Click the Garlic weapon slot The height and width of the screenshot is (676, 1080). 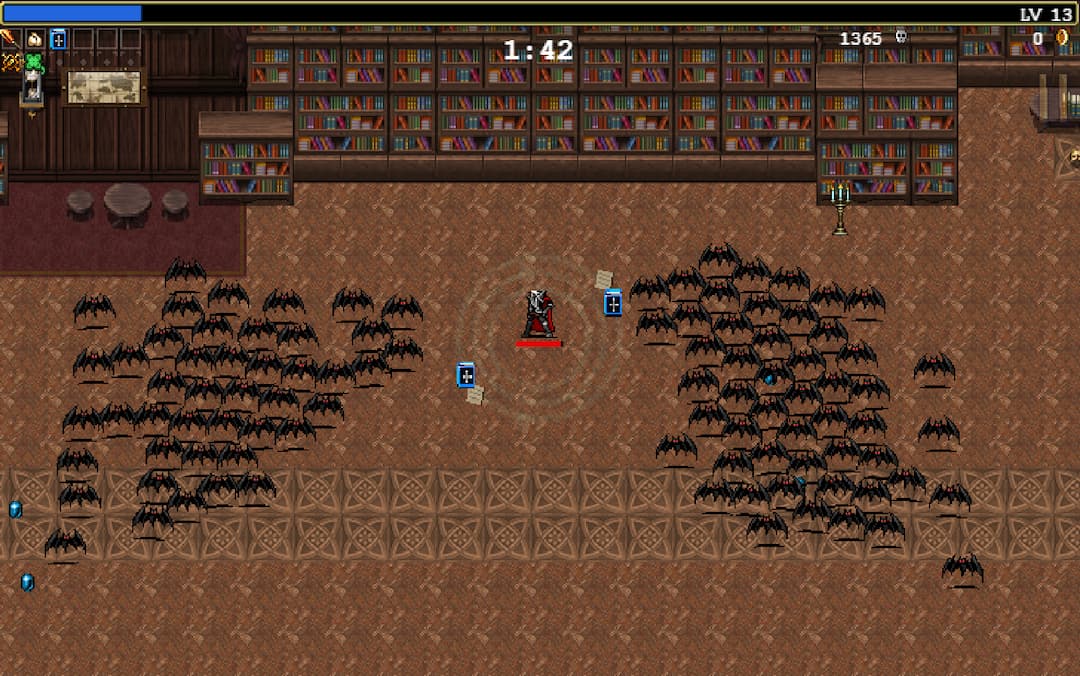[x=35, y=39]
